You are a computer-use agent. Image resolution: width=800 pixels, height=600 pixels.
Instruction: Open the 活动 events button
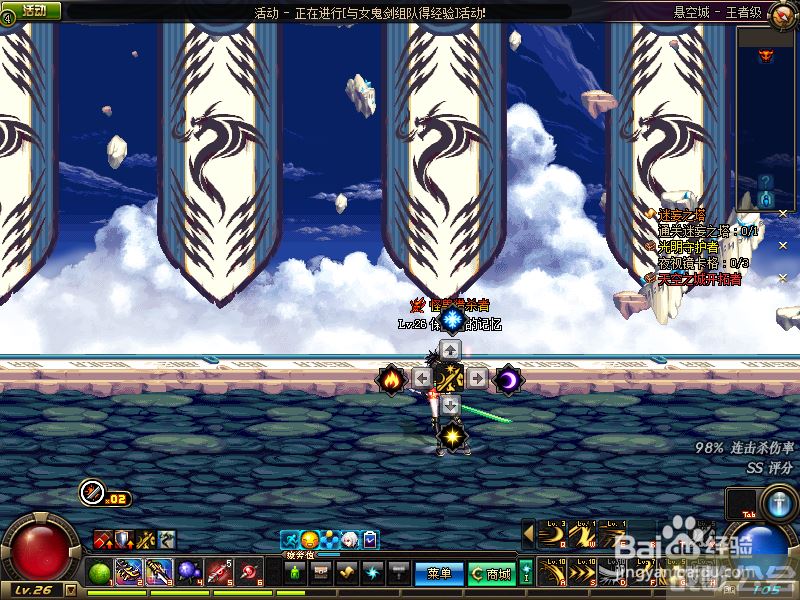tap(33, 10)
